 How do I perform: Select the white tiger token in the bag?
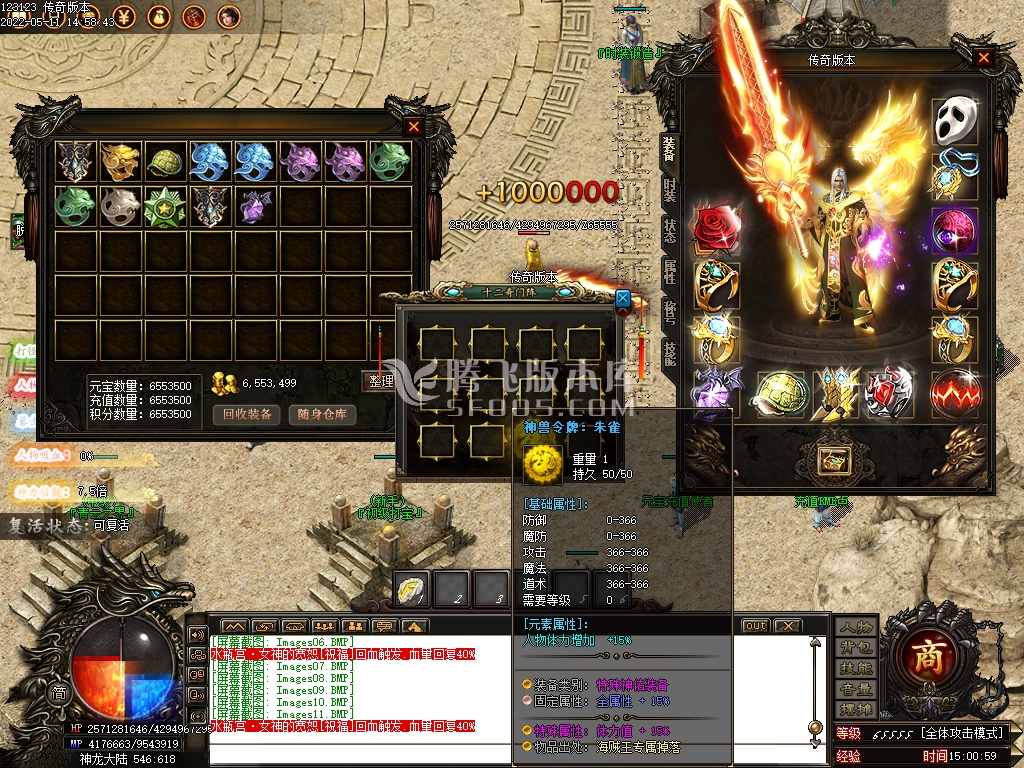pyautogui.click(x=119, y=205)
